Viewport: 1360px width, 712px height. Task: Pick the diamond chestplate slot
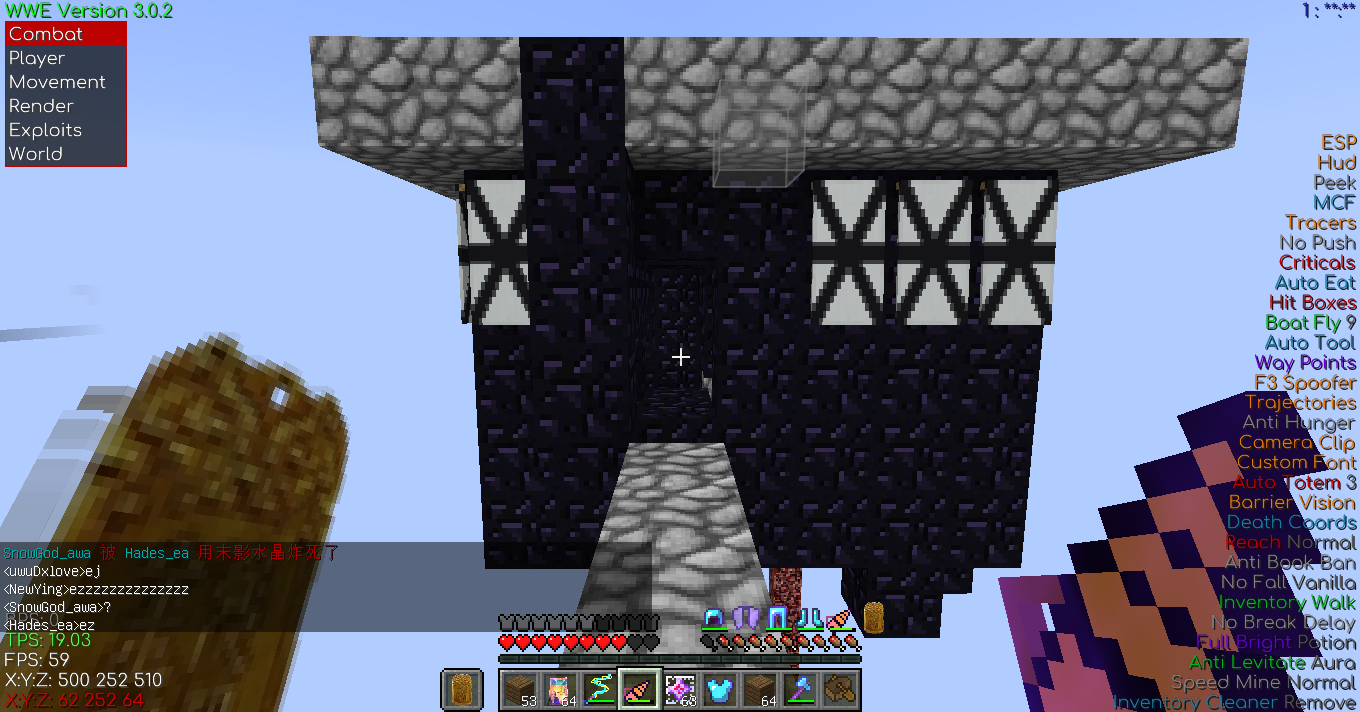tap(720, 689)
